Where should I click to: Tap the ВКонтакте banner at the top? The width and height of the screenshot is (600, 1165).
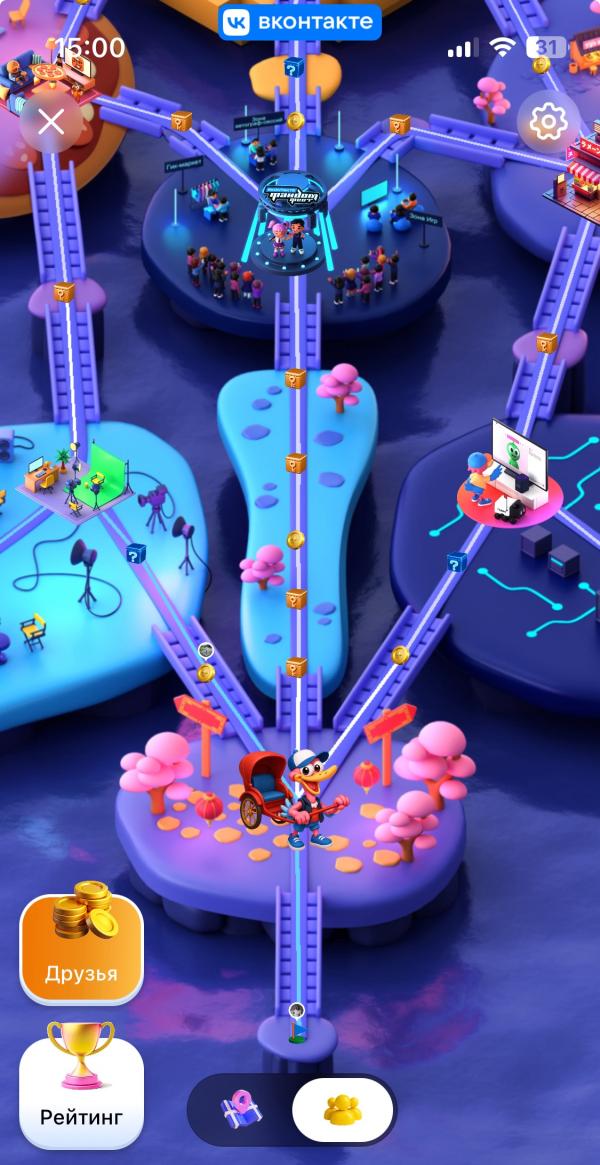[300, 22]
